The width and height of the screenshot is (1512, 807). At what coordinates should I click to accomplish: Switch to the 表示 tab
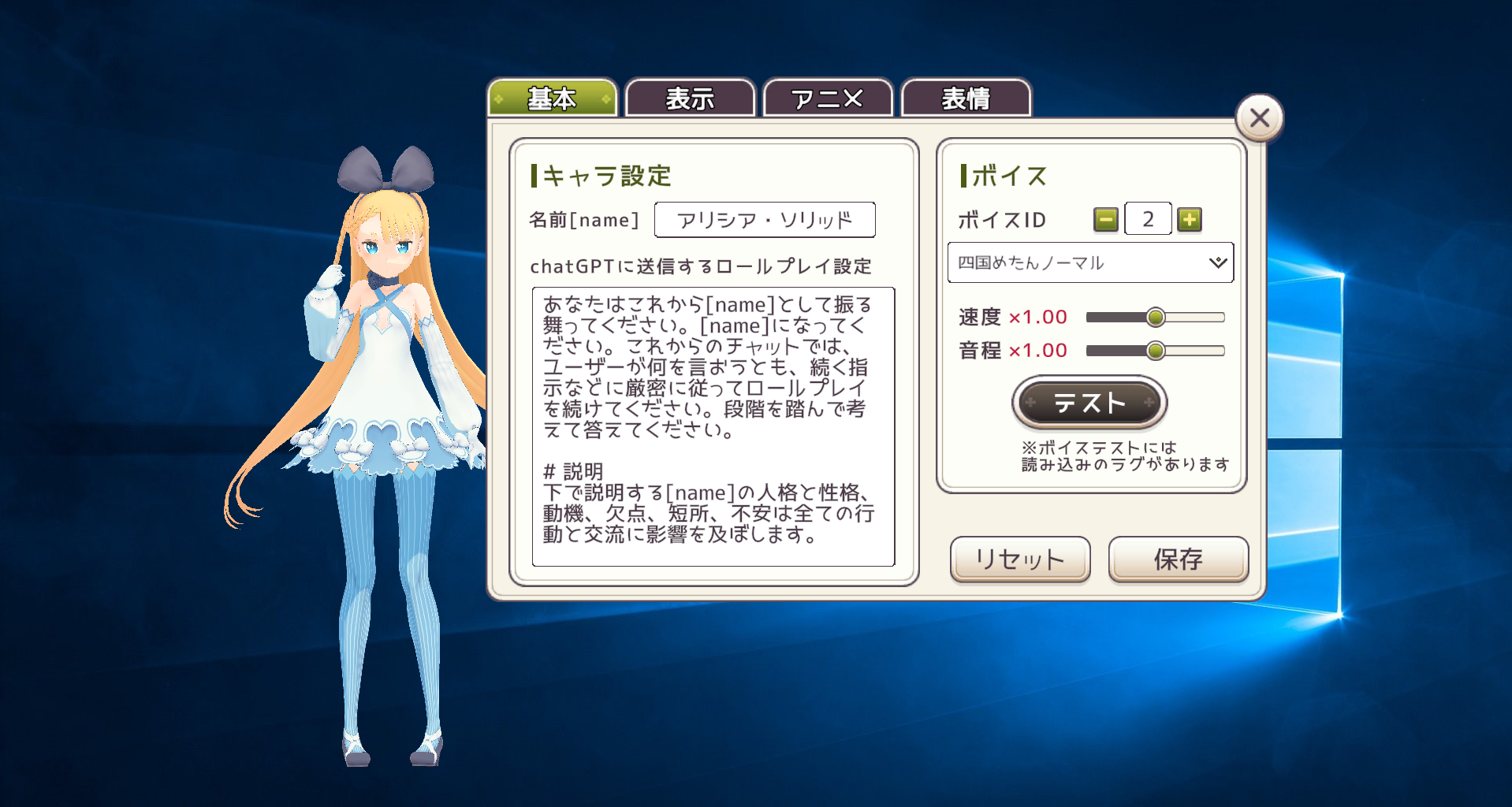click(690, 99)
